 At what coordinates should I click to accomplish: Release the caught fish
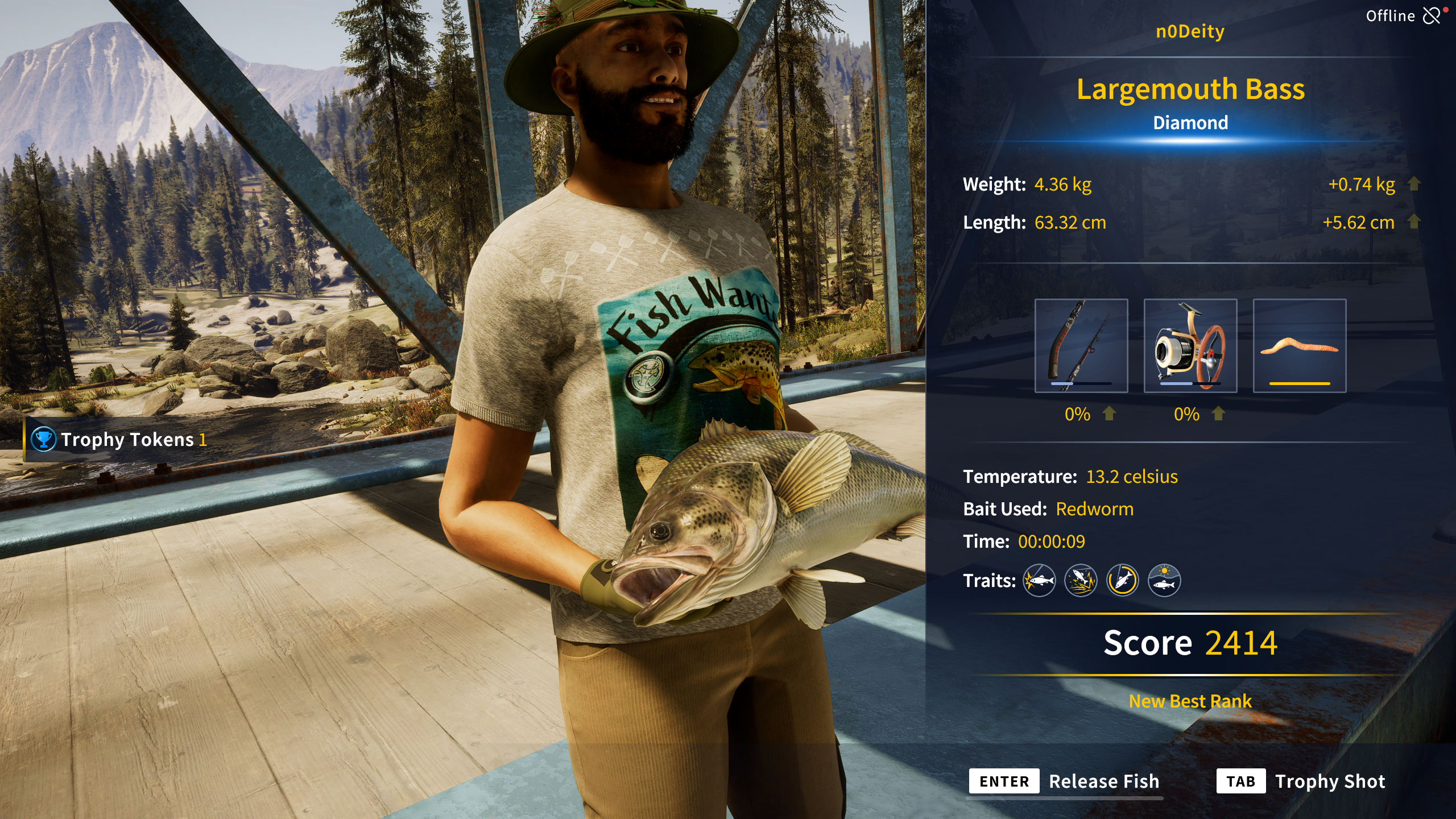[x=1065, y=781]
